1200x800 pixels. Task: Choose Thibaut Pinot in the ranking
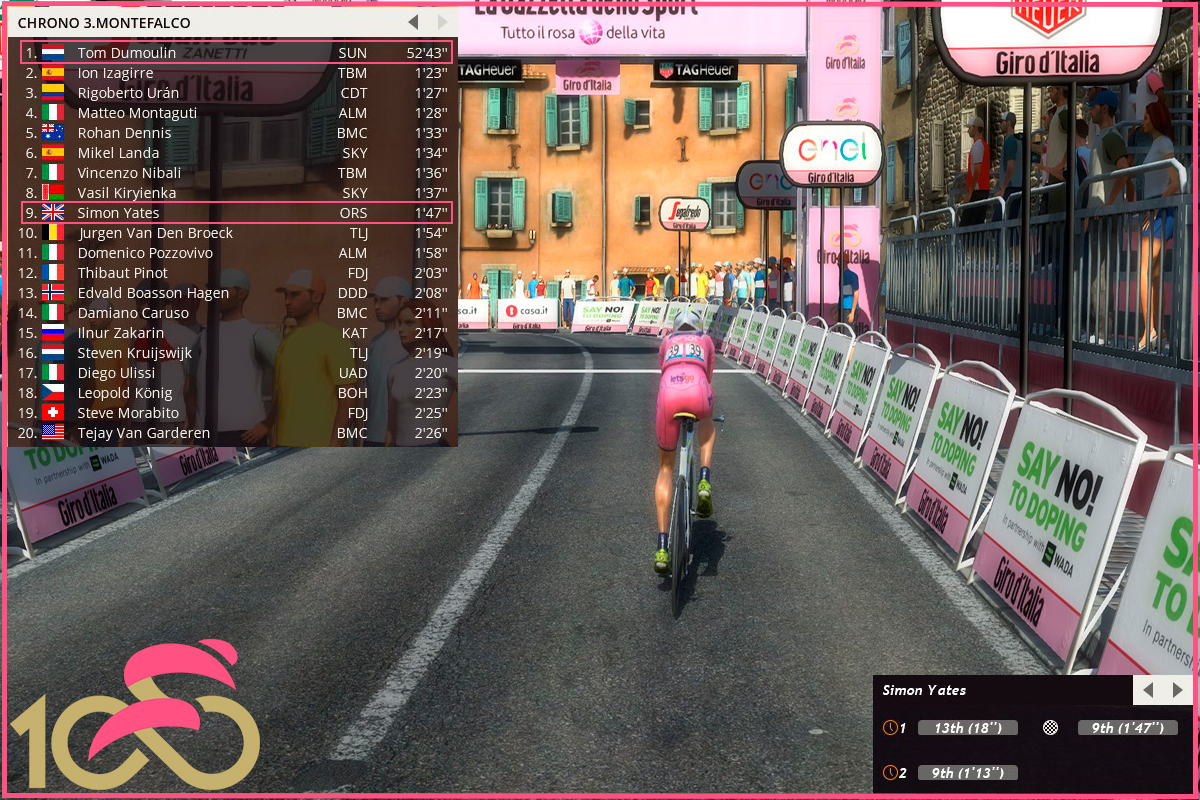pyautogui.click(x=236, y=273)
